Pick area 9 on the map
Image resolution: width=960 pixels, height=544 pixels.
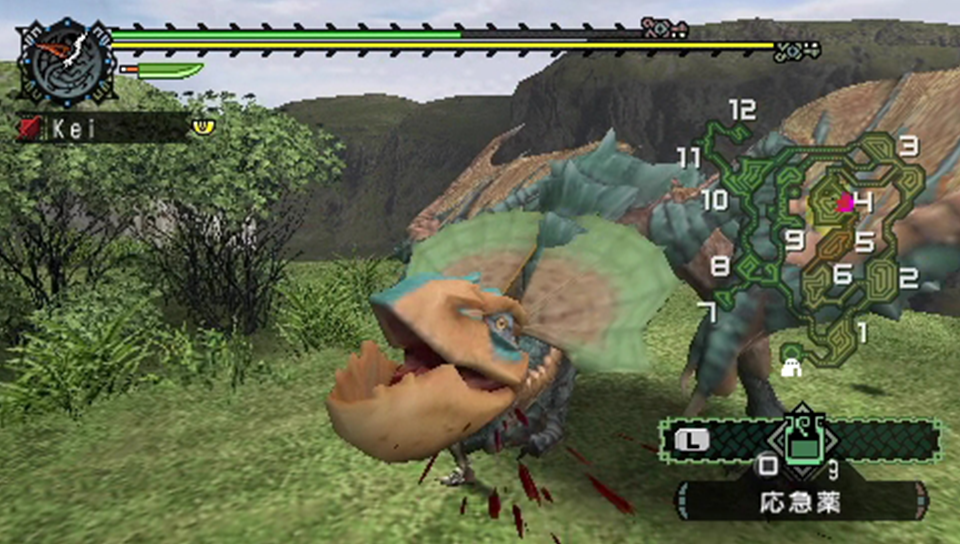pos(795,240)
